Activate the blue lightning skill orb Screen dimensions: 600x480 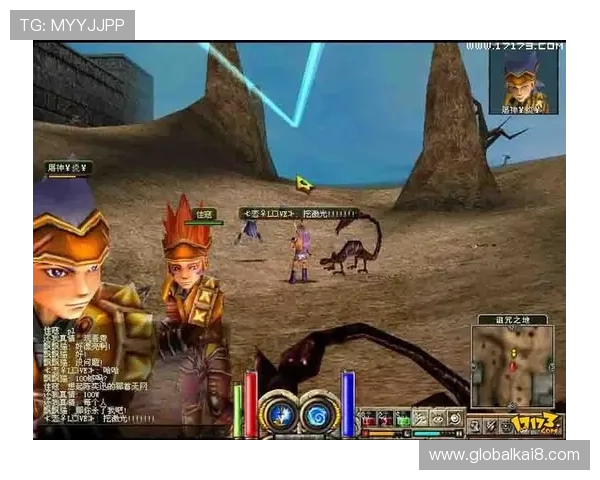(279, 415)
